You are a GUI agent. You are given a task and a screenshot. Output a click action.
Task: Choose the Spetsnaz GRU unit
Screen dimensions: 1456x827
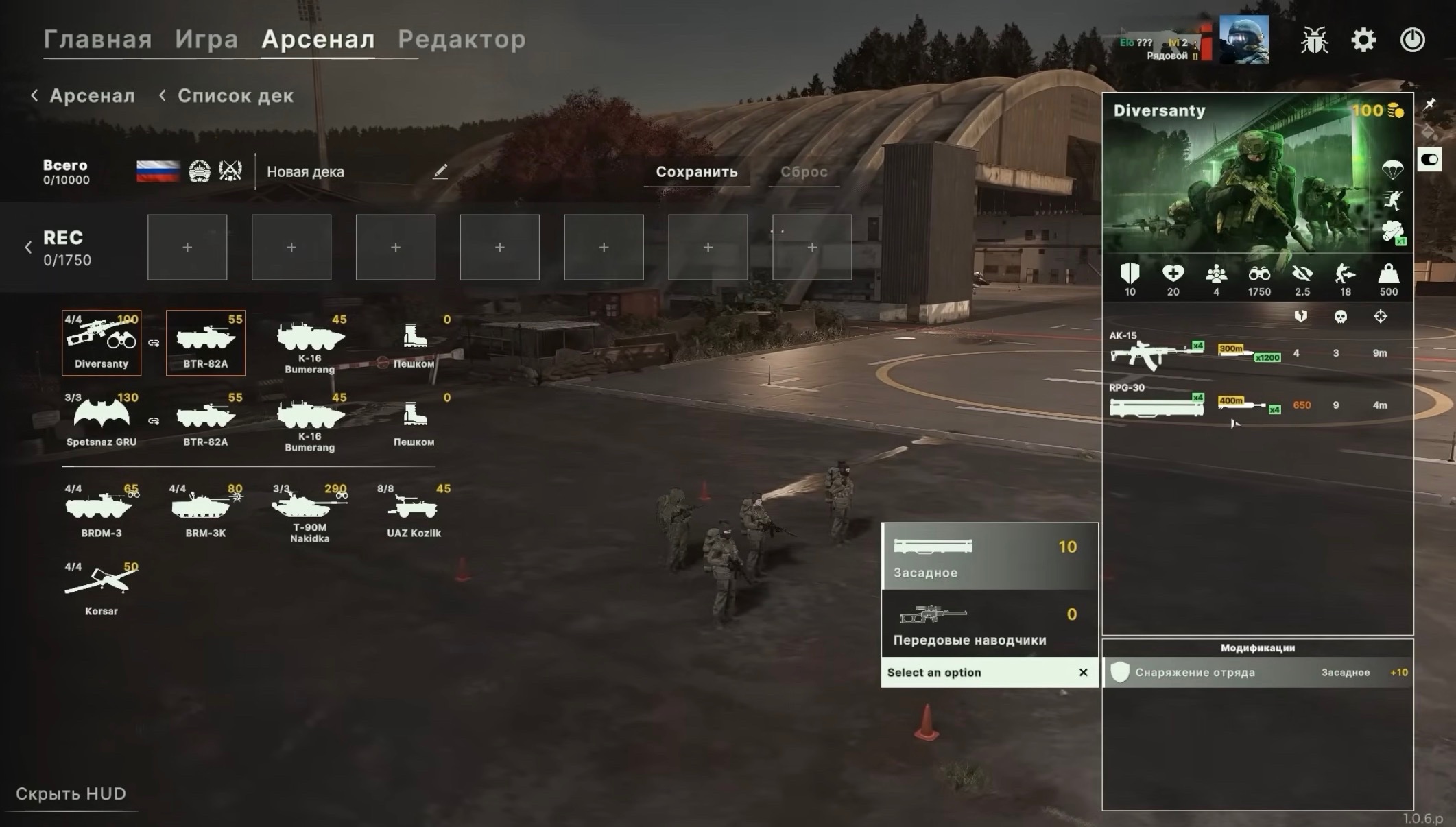[102, 420]
